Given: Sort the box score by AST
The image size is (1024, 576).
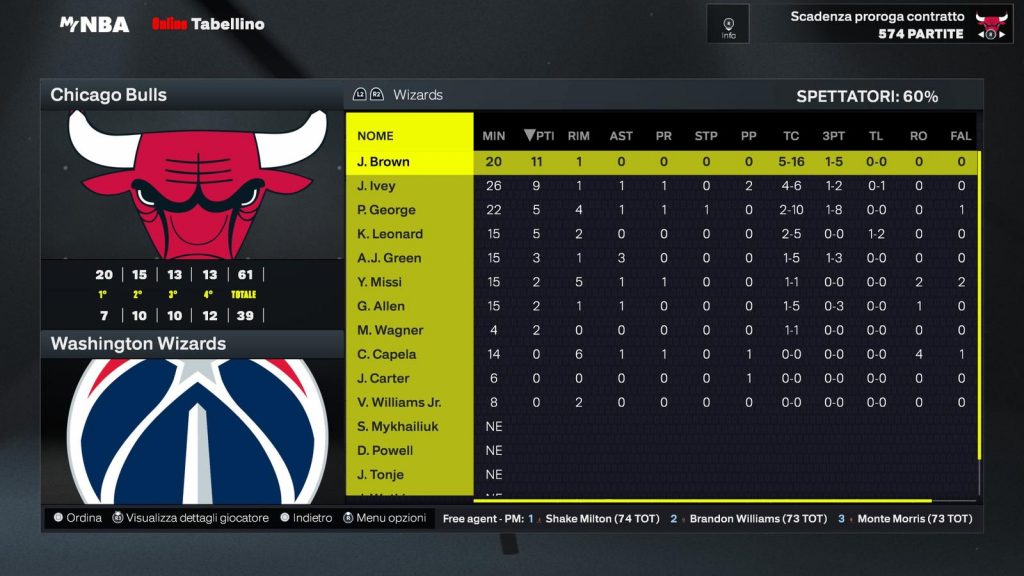Looking at the screenshot, I should (x=621, y=136).
